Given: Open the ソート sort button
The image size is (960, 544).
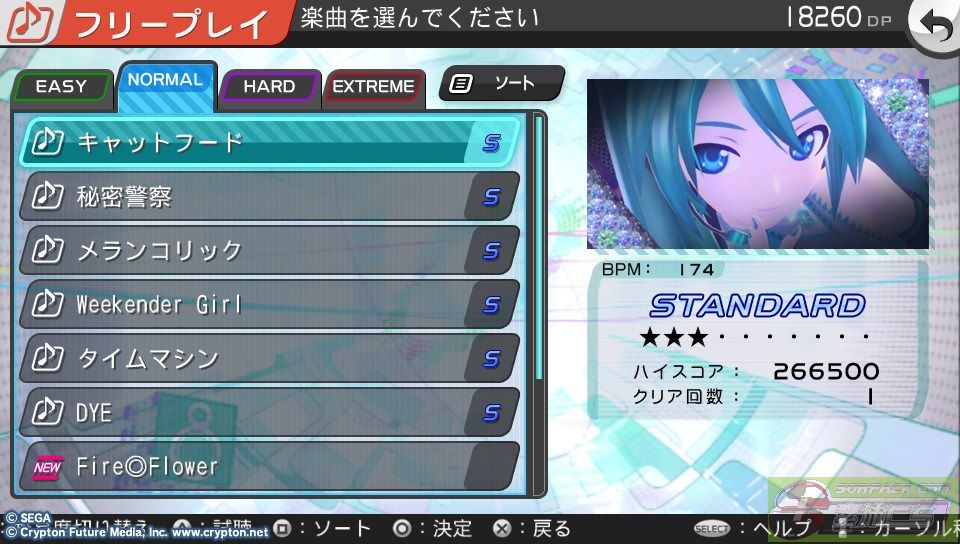Looking at the screenshot, I should 501,84.
